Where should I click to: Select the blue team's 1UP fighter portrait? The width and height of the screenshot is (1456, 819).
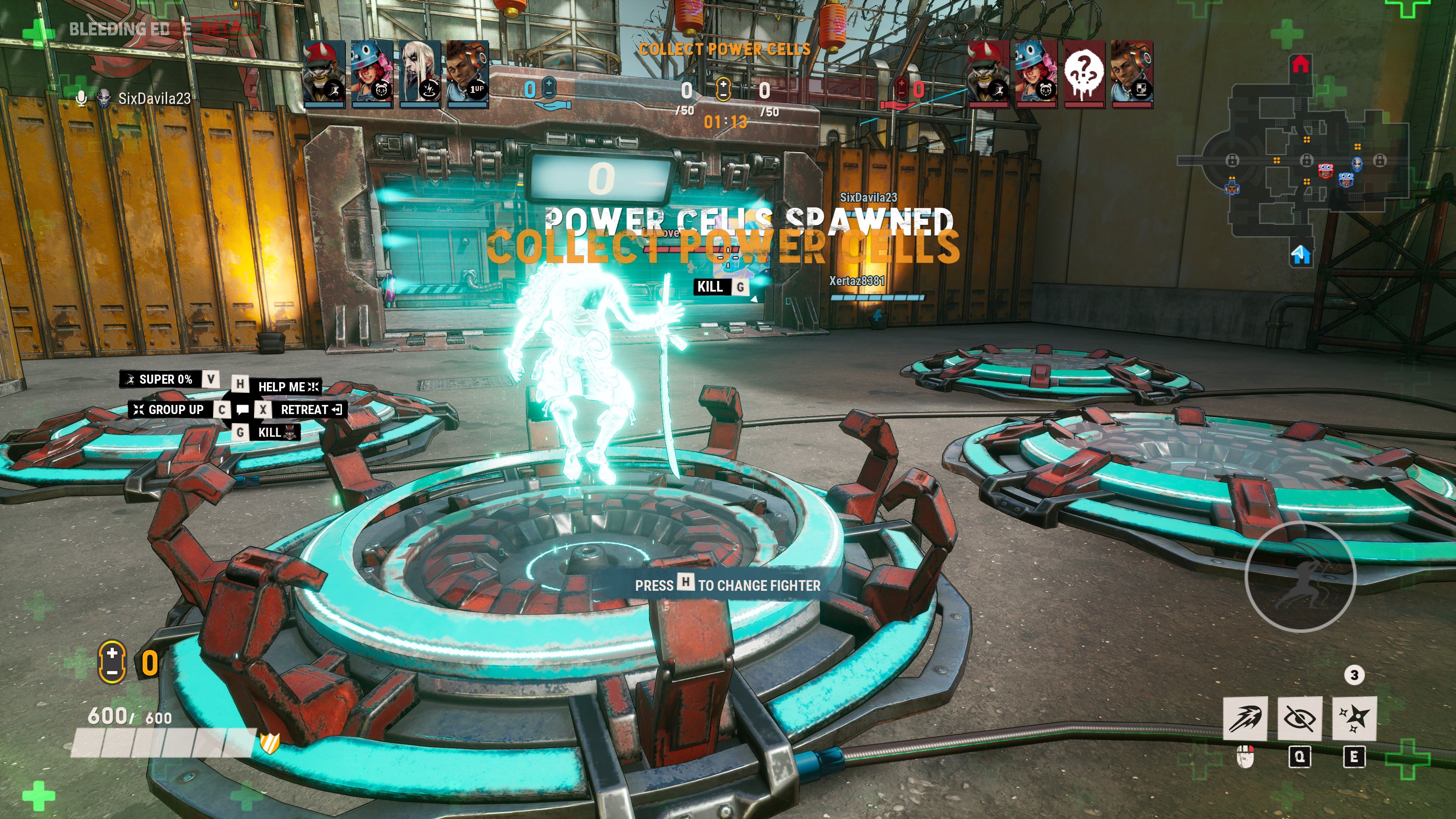pyautogui.click(x=468, y=74)
